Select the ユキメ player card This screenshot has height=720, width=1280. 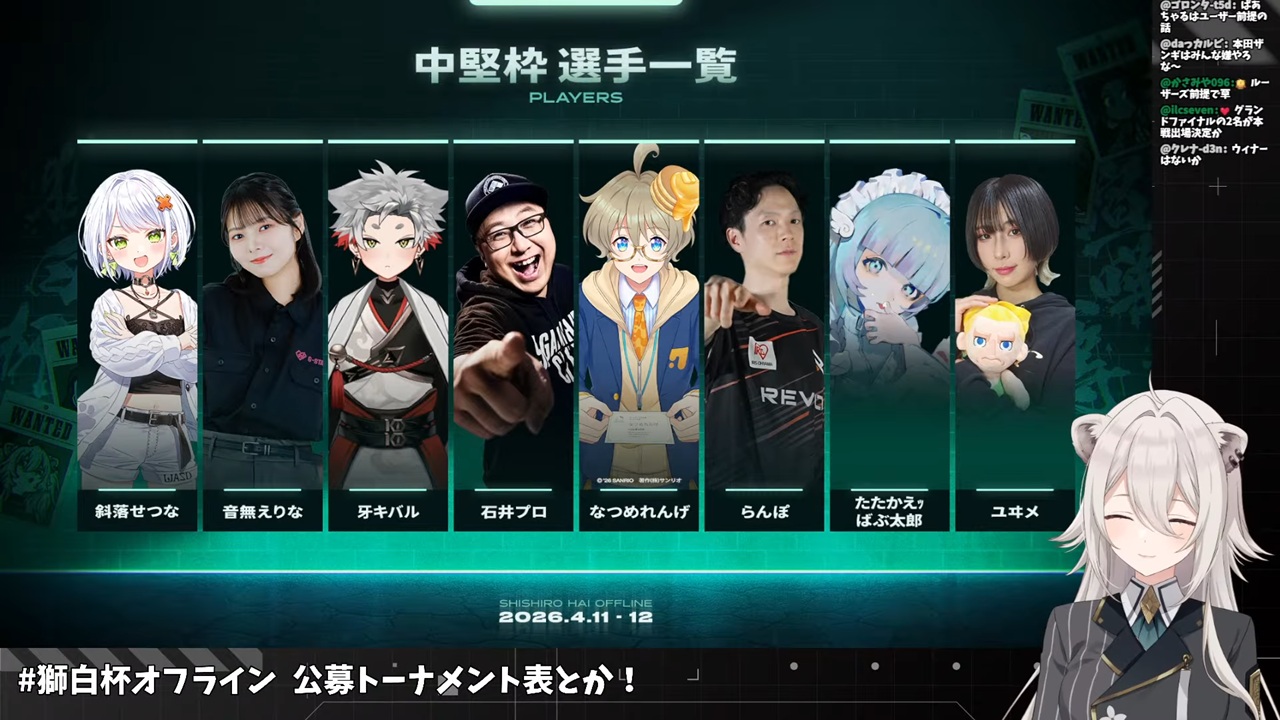[1014, 335]
